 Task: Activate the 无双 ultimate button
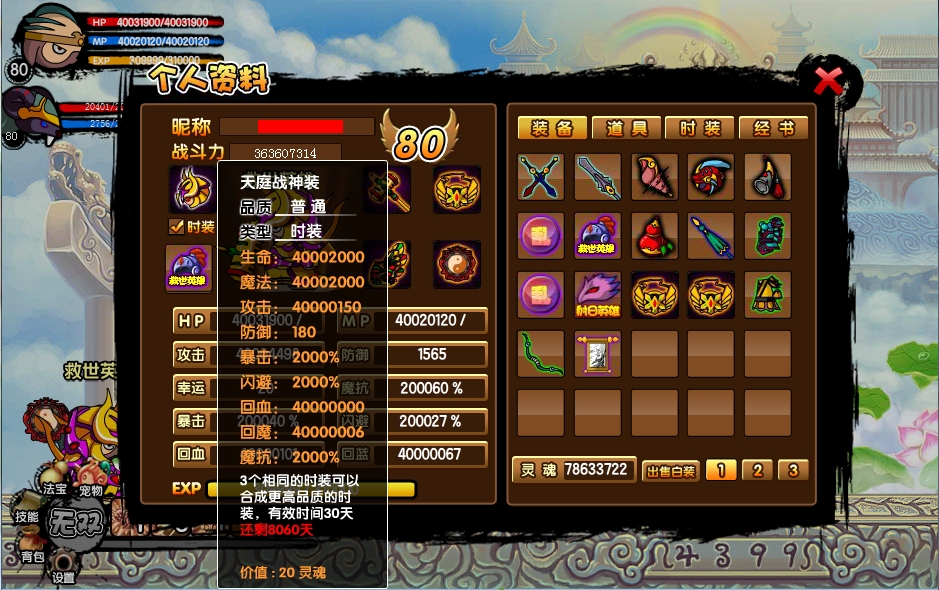coord(76,523)
